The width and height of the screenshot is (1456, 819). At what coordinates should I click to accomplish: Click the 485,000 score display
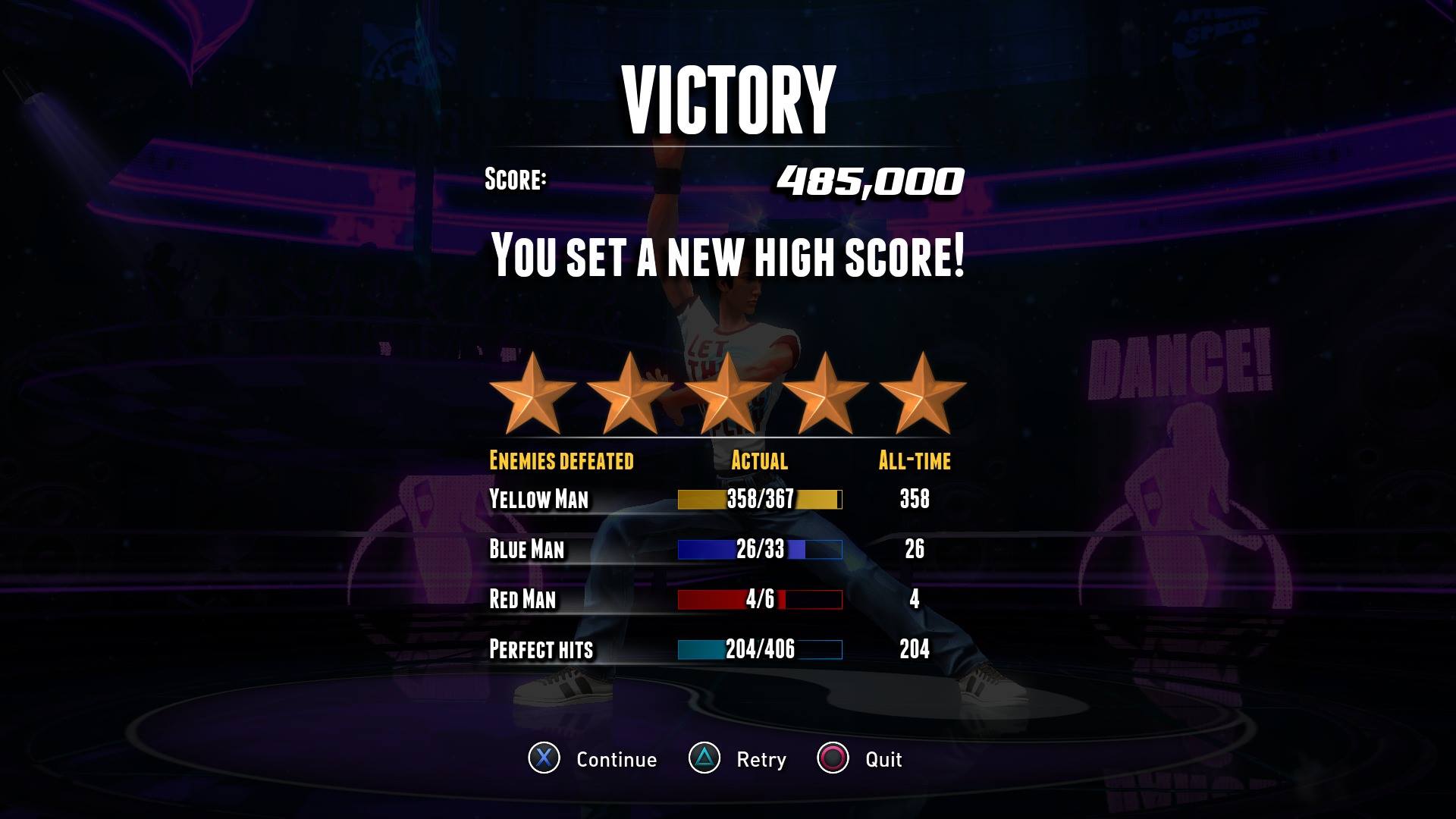click(x=869, y=181)
